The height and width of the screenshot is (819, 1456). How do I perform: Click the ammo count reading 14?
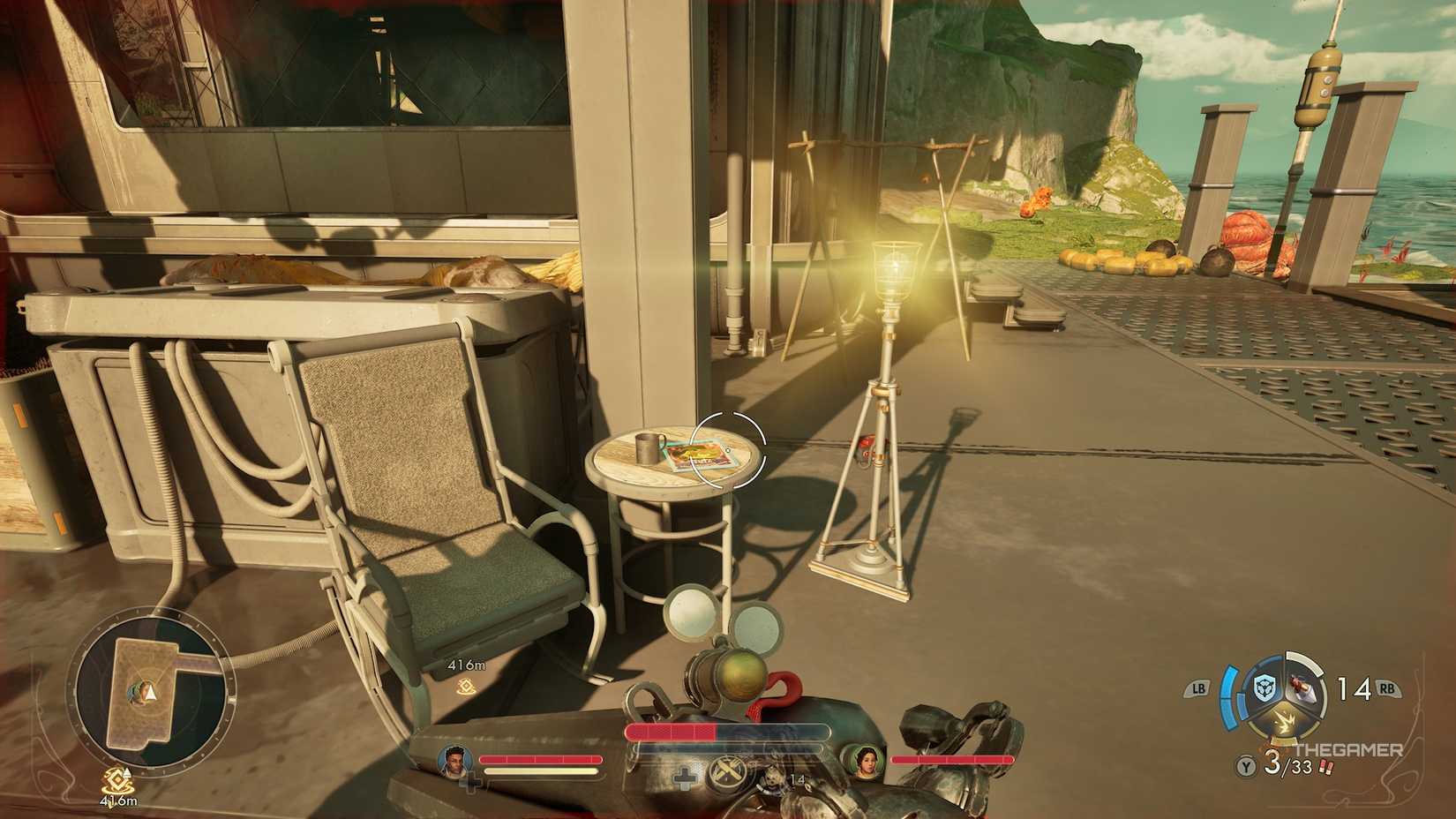(1353, 689)
